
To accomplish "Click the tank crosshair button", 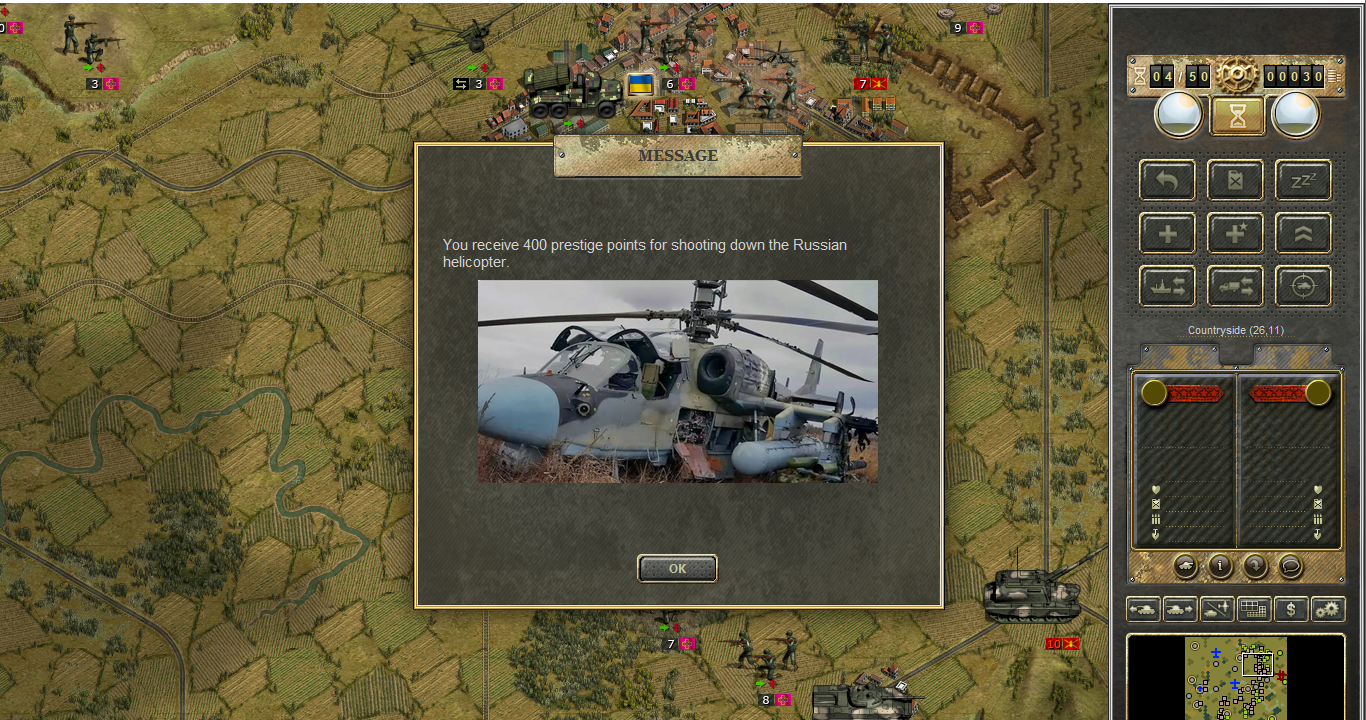I will click(1303, 286).
